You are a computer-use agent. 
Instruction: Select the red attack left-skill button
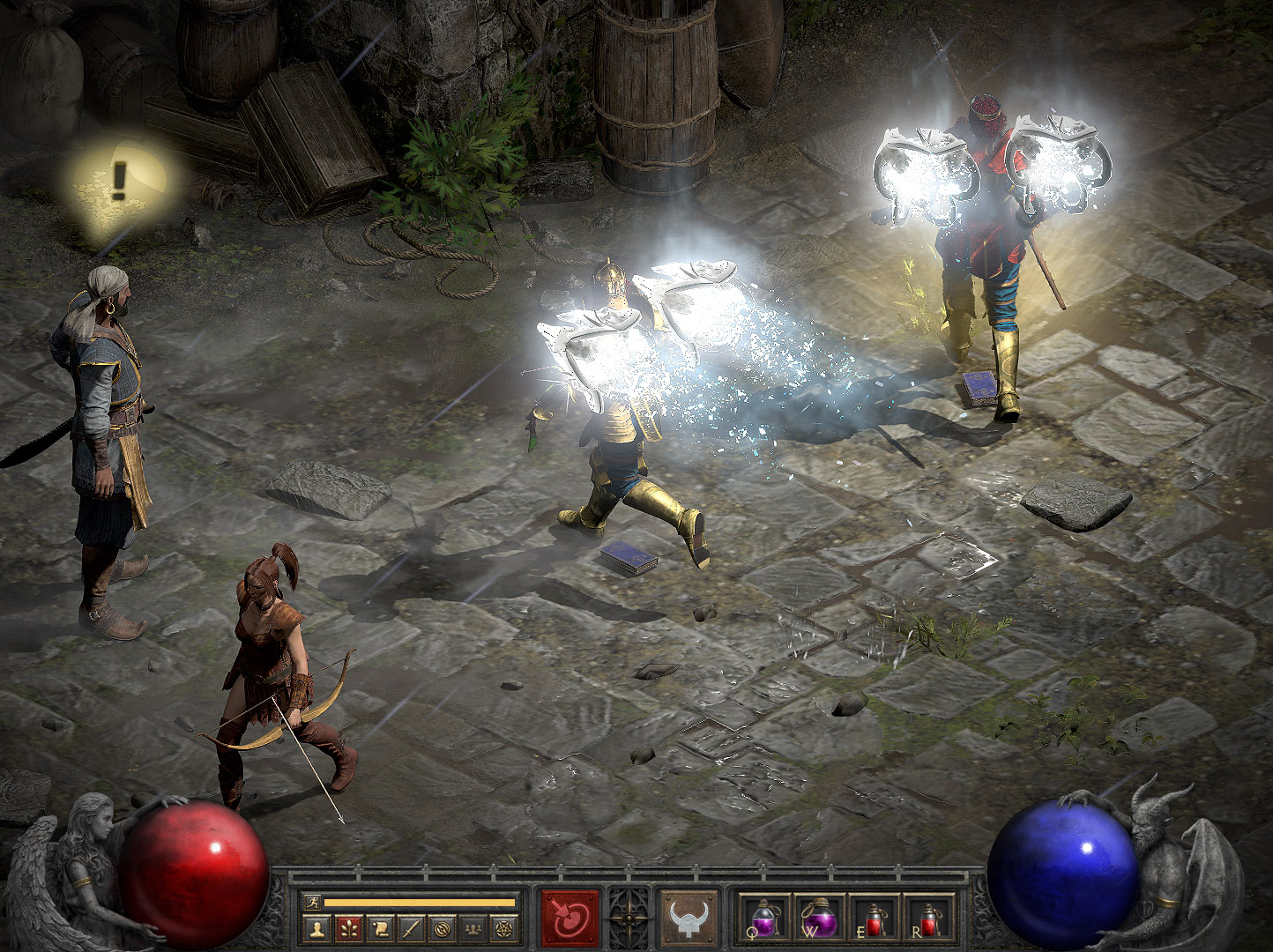(569, 918)
